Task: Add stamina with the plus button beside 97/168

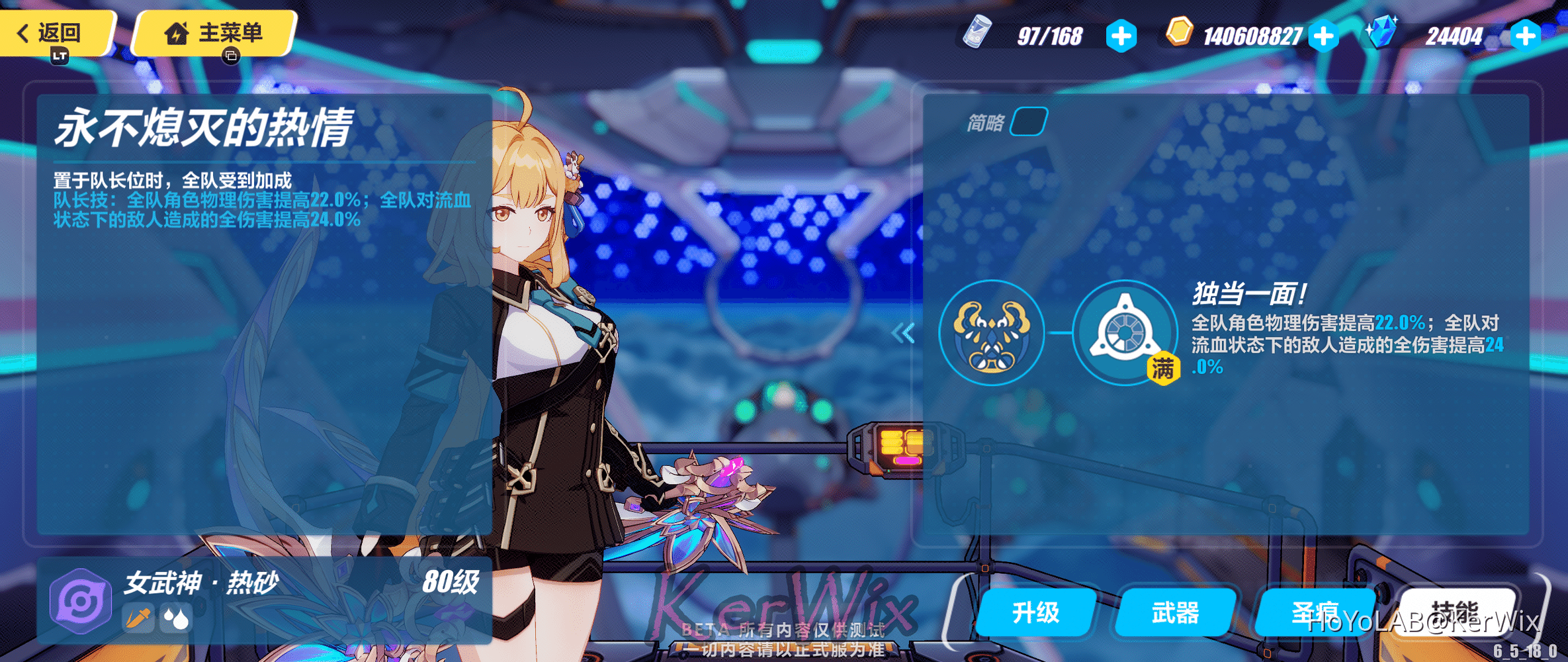Action: (x=1121, y=36)
